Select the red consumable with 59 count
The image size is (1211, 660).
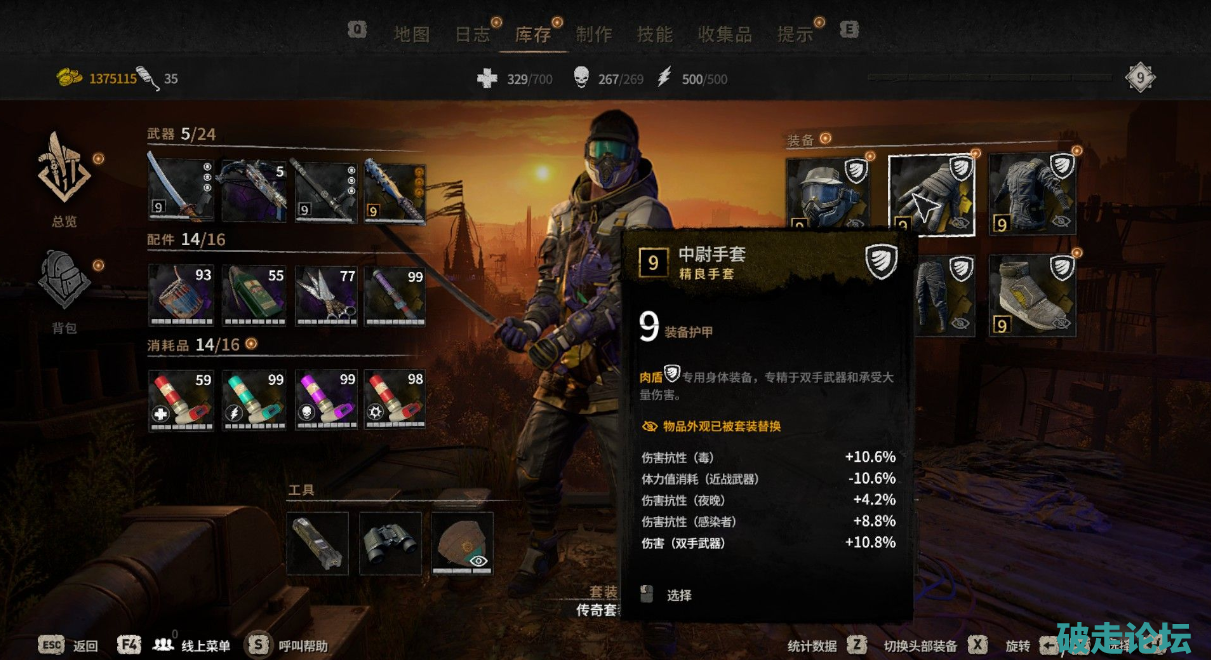pos(181,400)
